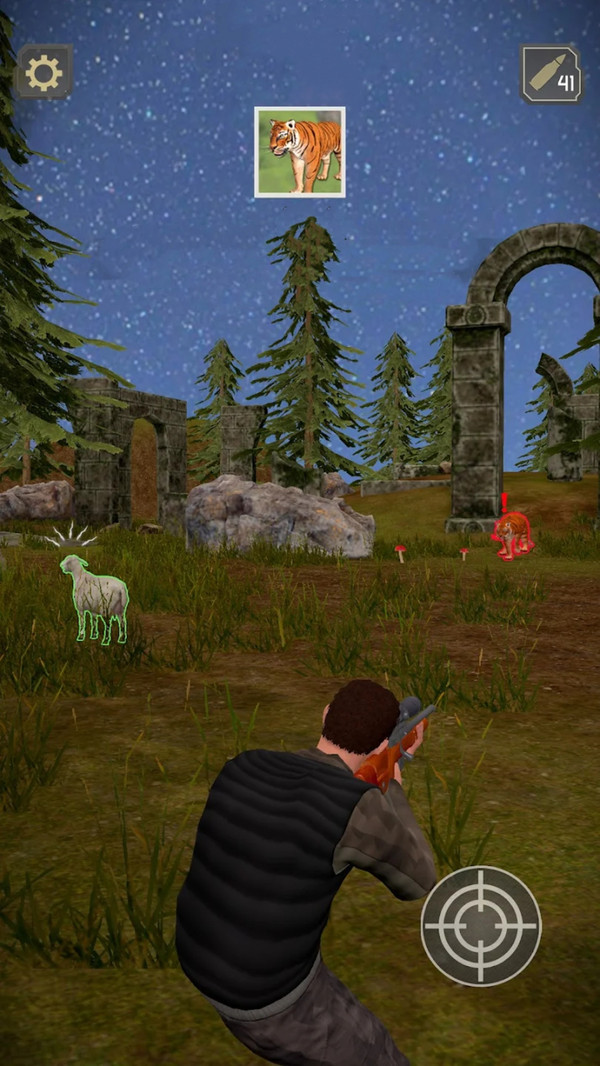The height and width of the screenshot is (1066, 600).
Task: Open the gear settings menu
Action: [x=44, y=72]
